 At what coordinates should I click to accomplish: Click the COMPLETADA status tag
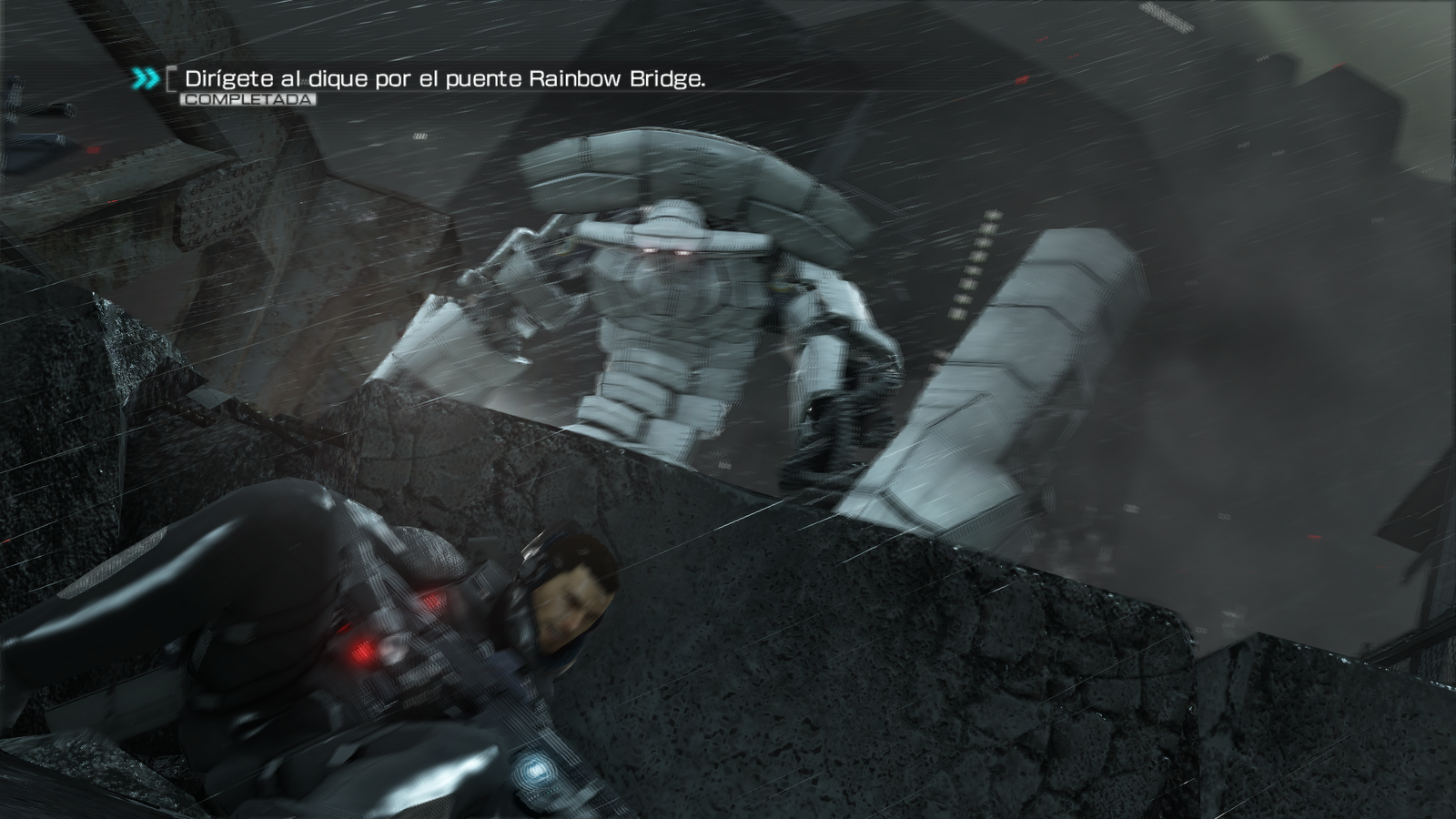click(248, 99)
